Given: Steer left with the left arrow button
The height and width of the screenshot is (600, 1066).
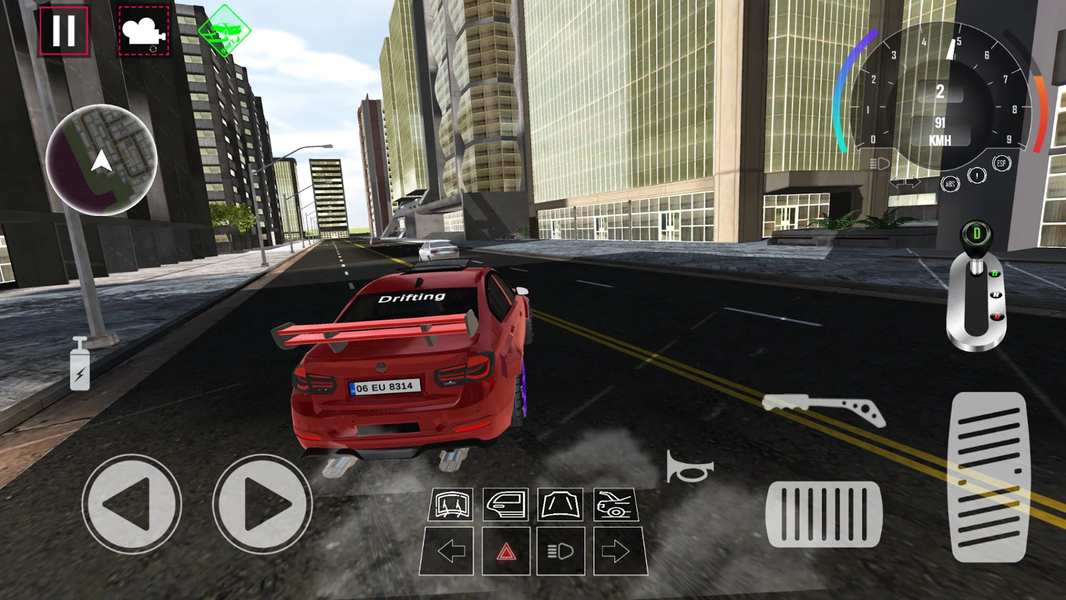Looking at the screenshot, I should click(x=131, y=503).
